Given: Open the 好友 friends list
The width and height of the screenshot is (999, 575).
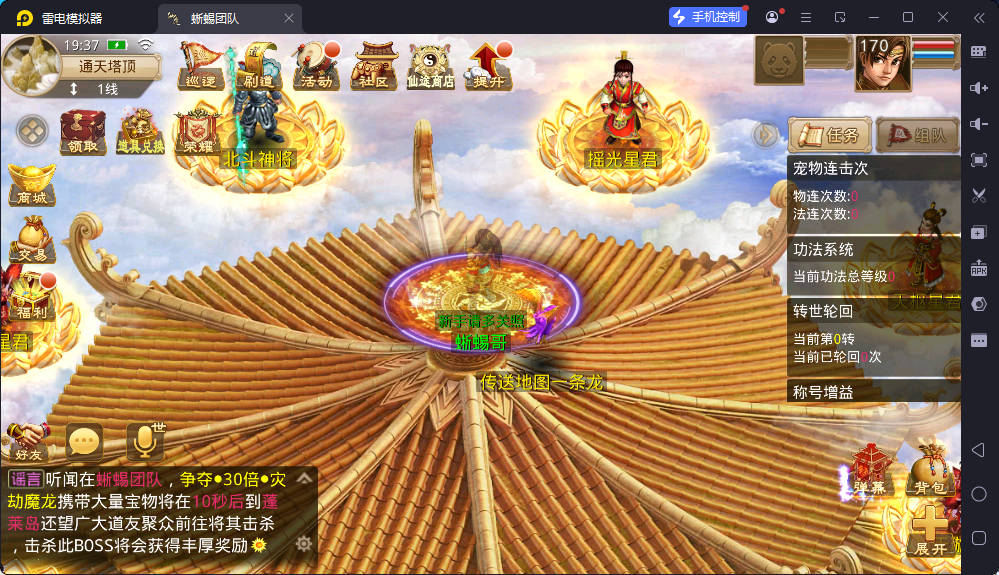Looking at the screenshot, I should pos(28,442).
